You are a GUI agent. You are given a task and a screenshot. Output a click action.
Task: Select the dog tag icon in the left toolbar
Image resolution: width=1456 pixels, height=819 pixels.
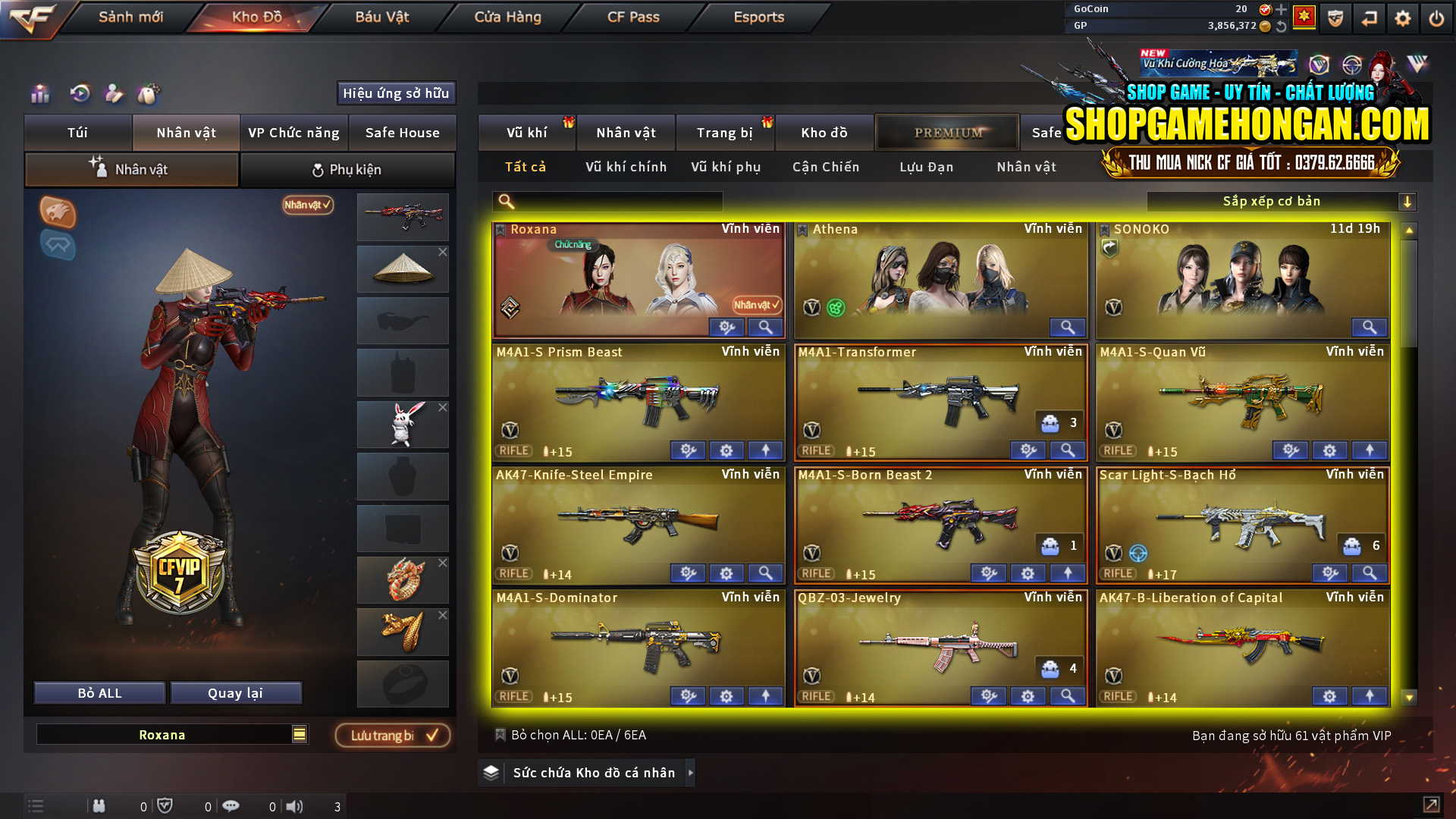tap(149, 94)
